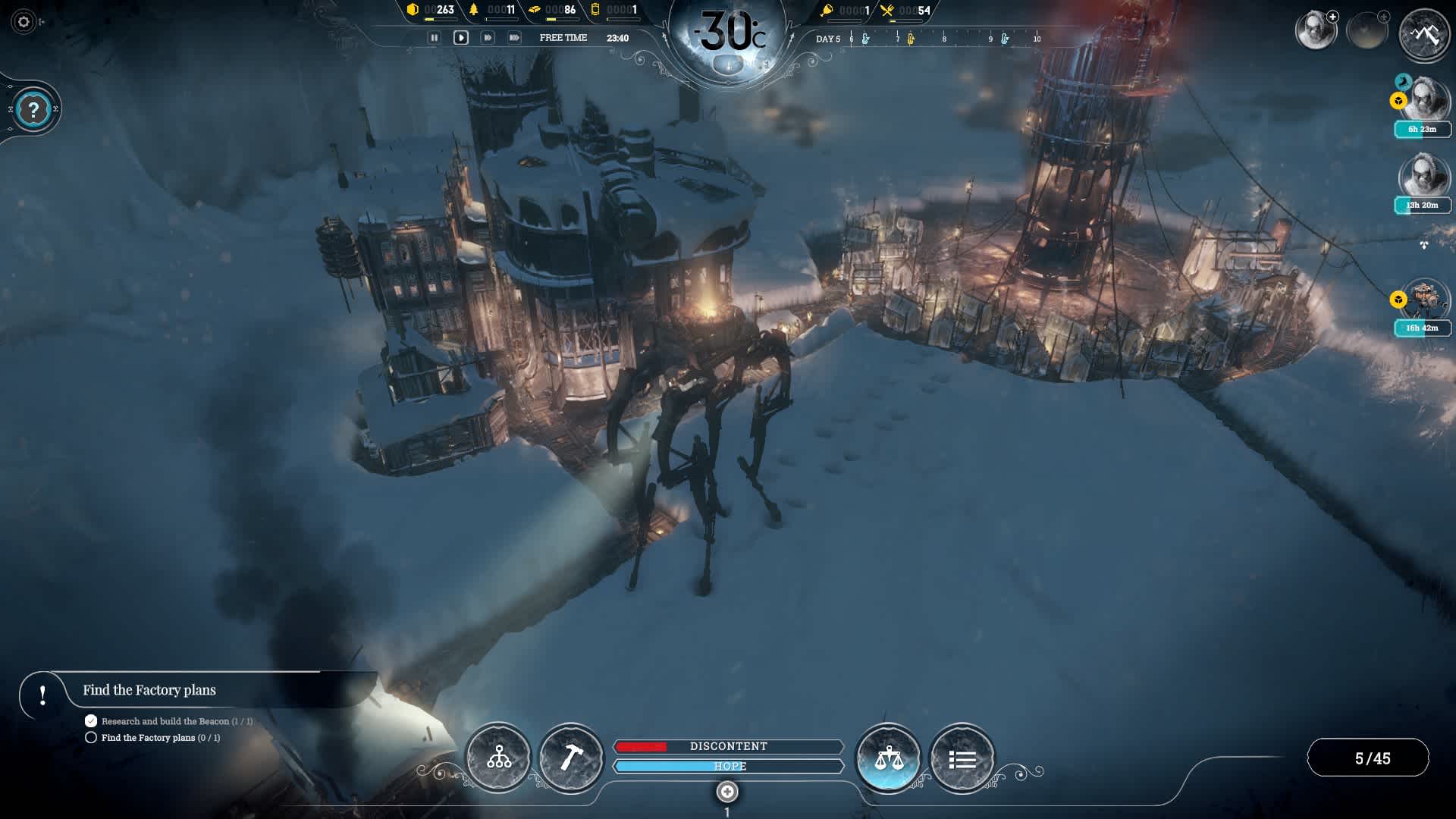The height and width of the screenshot is (819, 1456).
Task: Click the coal resource icon
Action: [413, 10]
